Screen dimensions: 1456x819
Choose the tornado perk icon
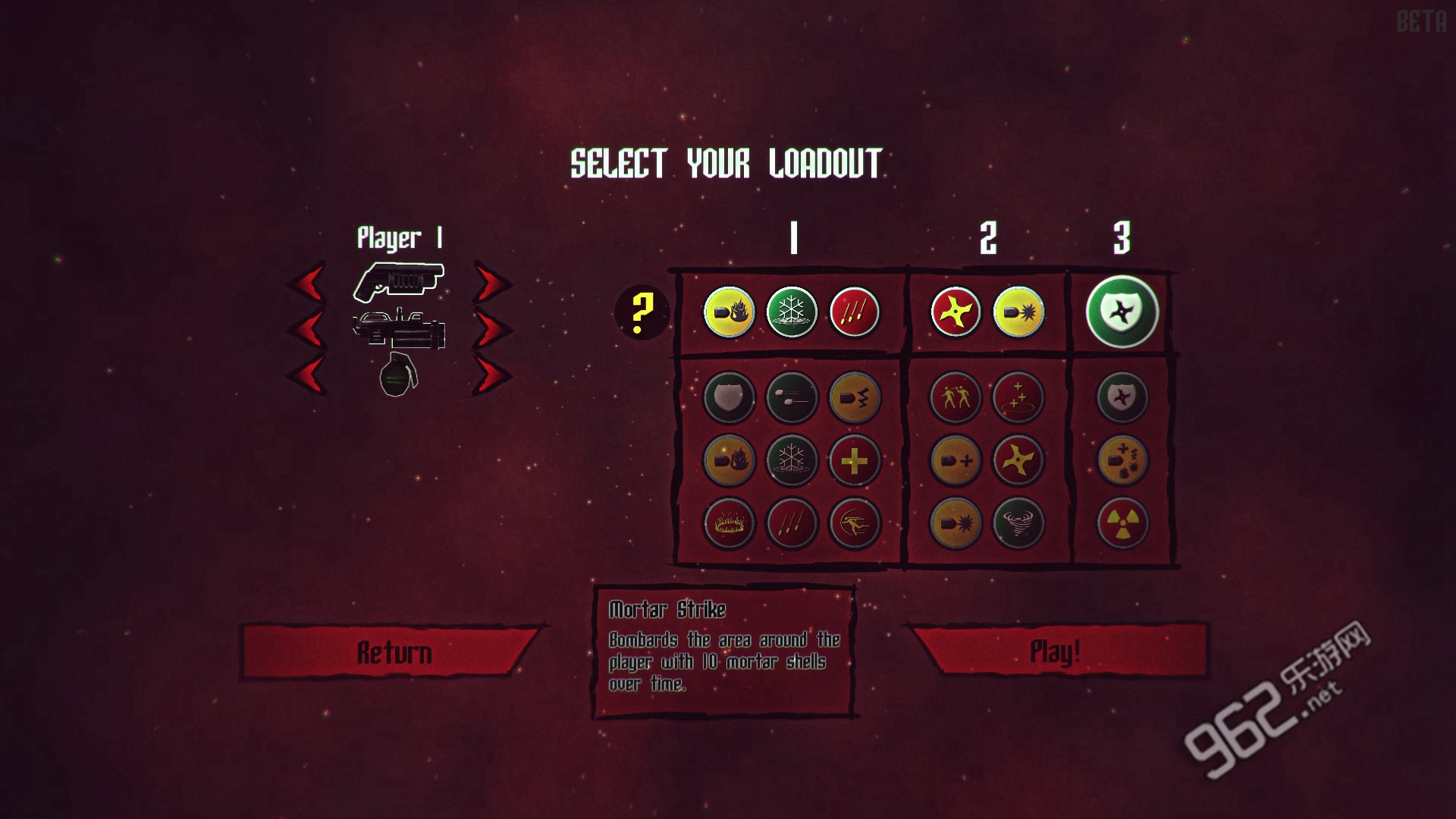[1018, 522]
